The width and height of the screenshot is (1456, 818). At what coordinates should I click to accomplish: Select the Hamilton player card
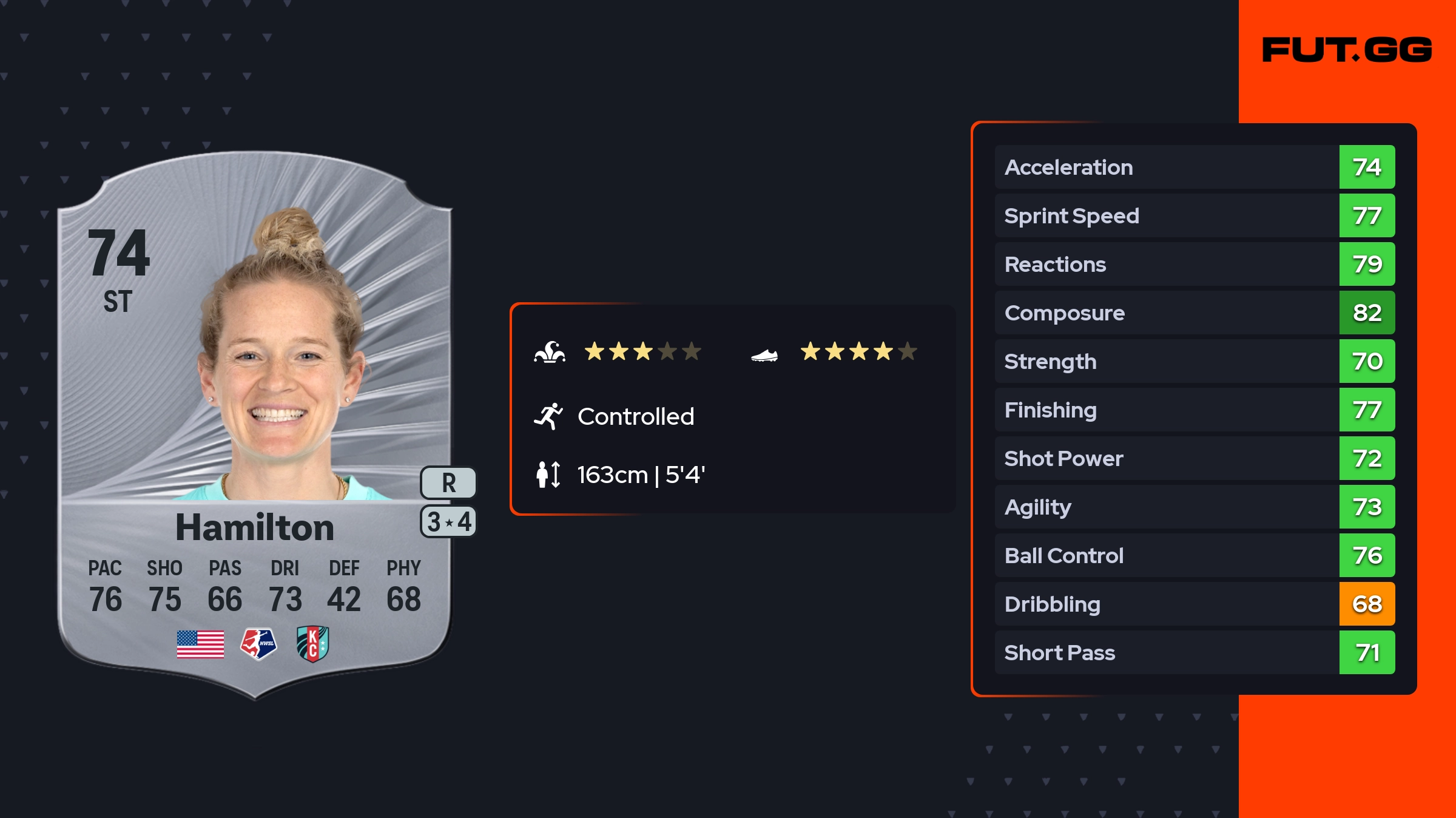255,425
